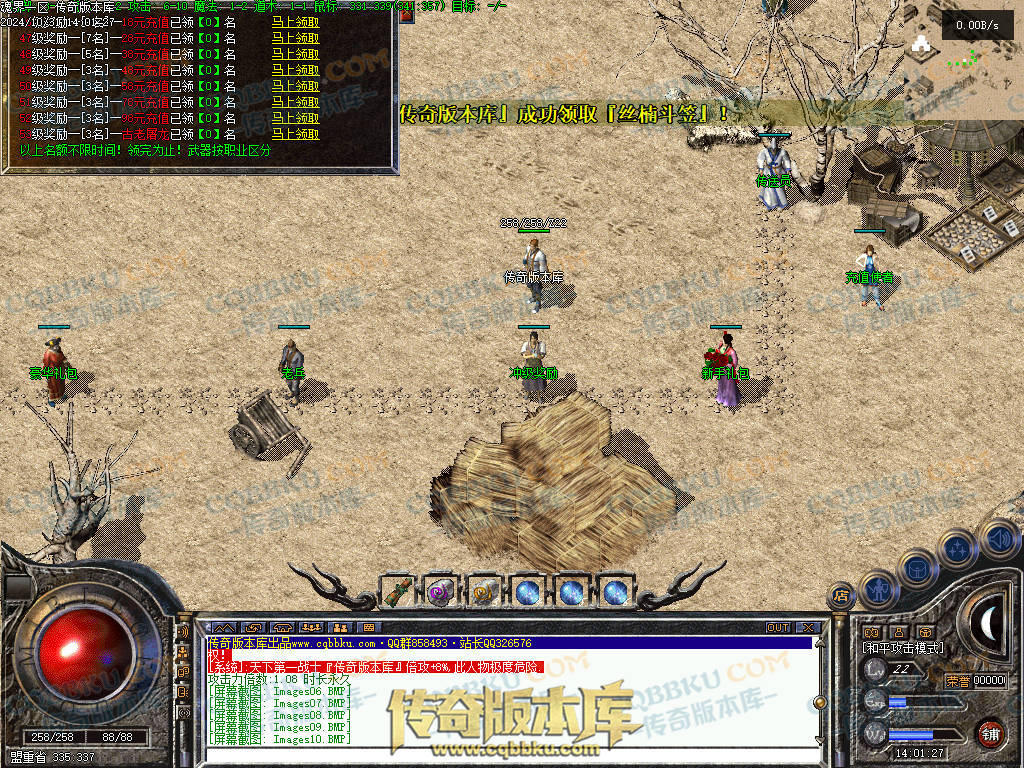The height and width of the screenshot is (768, 1024).
Task: Use the purple swirl stone belt slot
Action: [x=439, y=593]
